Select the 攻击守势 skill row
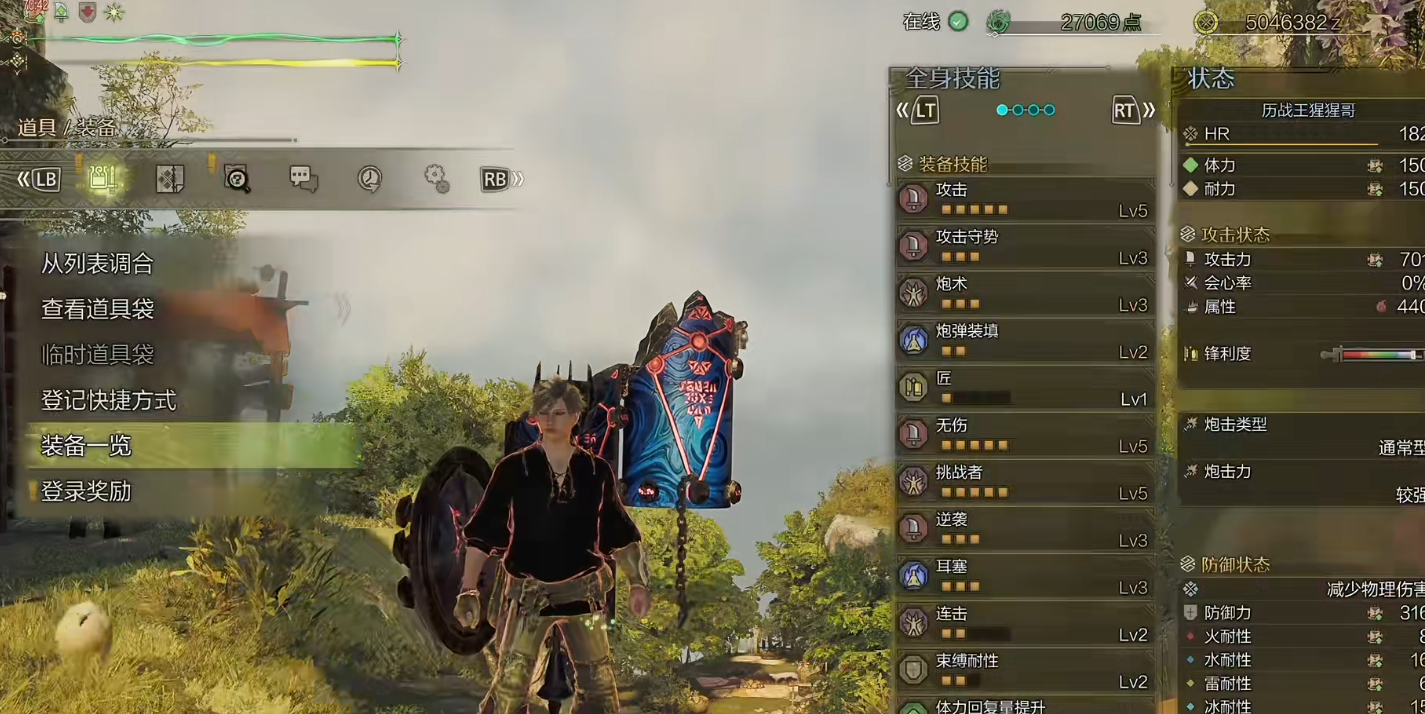The width and height of the screenshot is (1425, 714). tap(1025, 246)
